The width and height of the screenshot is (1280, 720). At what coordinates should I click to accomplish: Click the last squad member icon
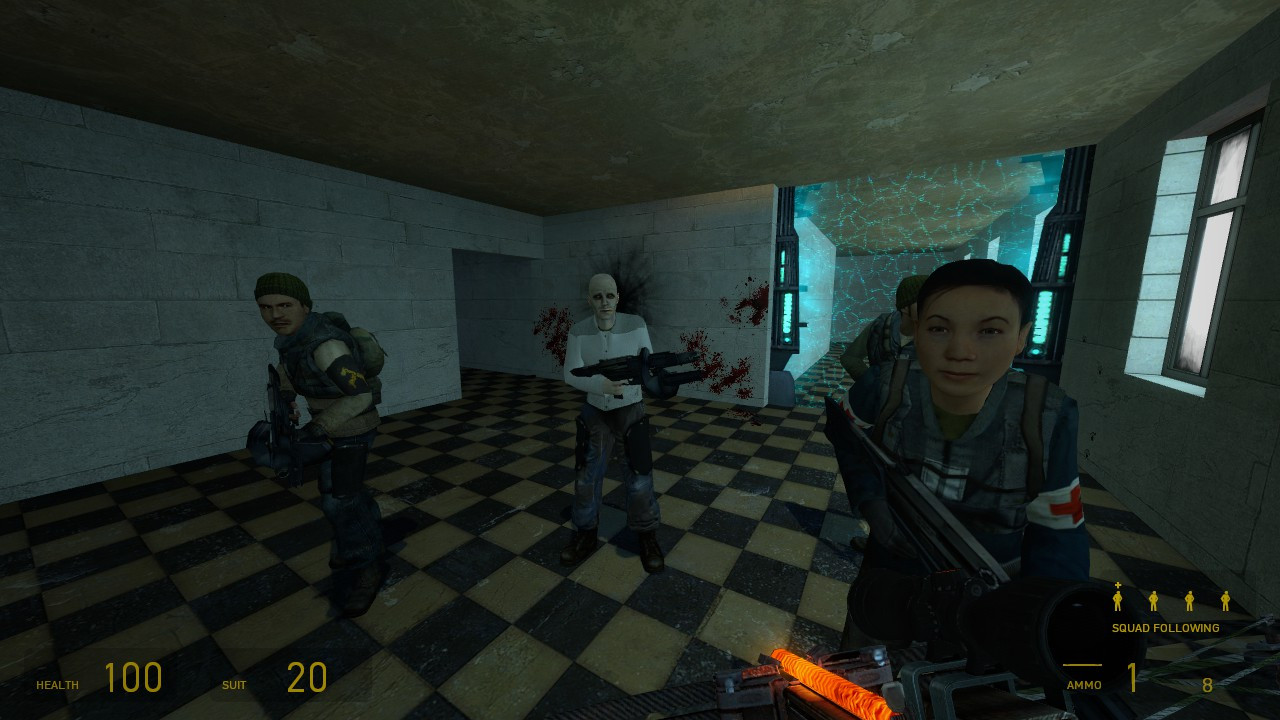[1228, 602]
